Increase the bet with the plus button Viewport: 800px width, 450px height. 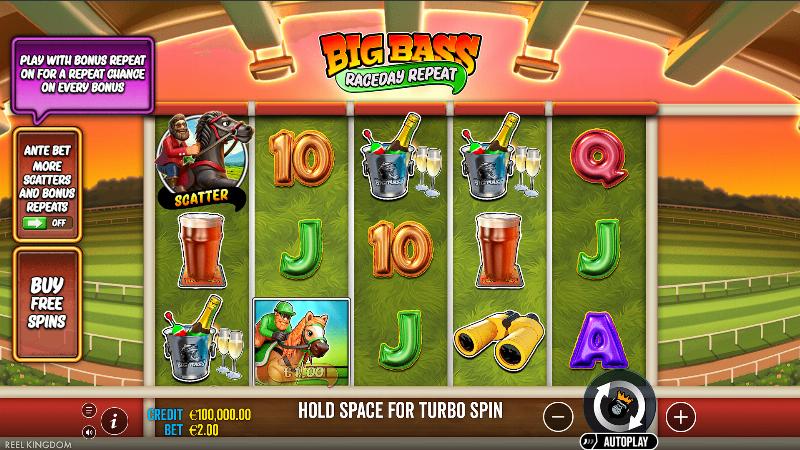click(680, 415)
